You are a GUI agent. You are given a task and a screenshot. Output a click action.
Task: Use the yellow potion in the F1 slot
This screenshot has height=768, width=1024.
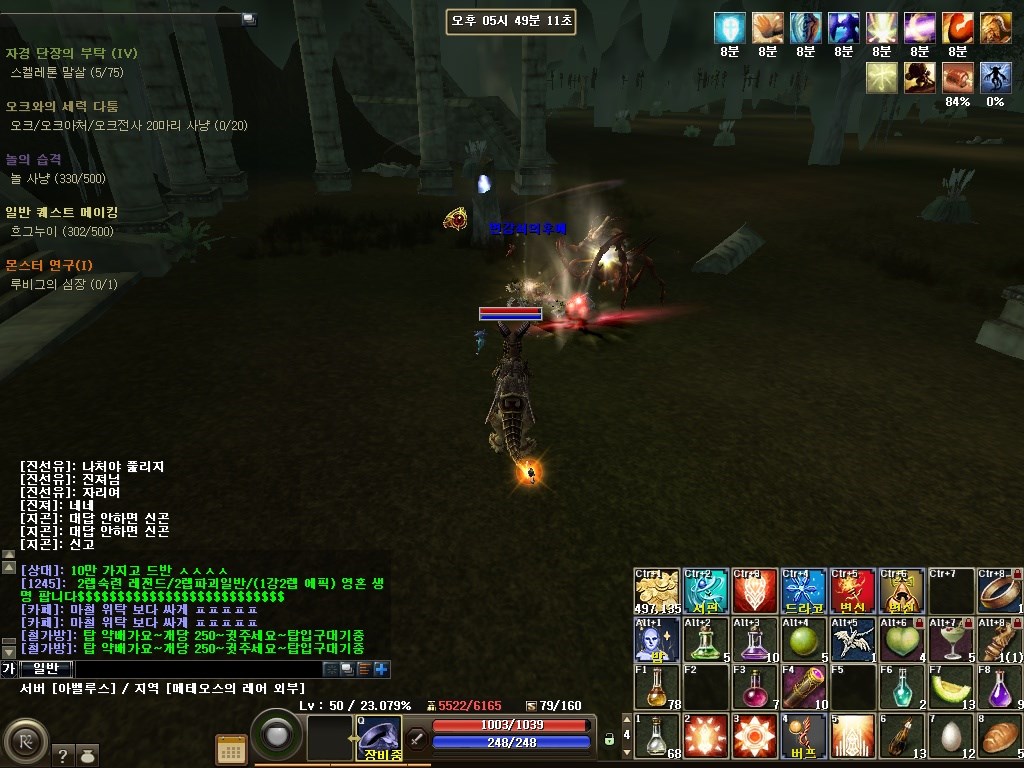tap(657, 687)
